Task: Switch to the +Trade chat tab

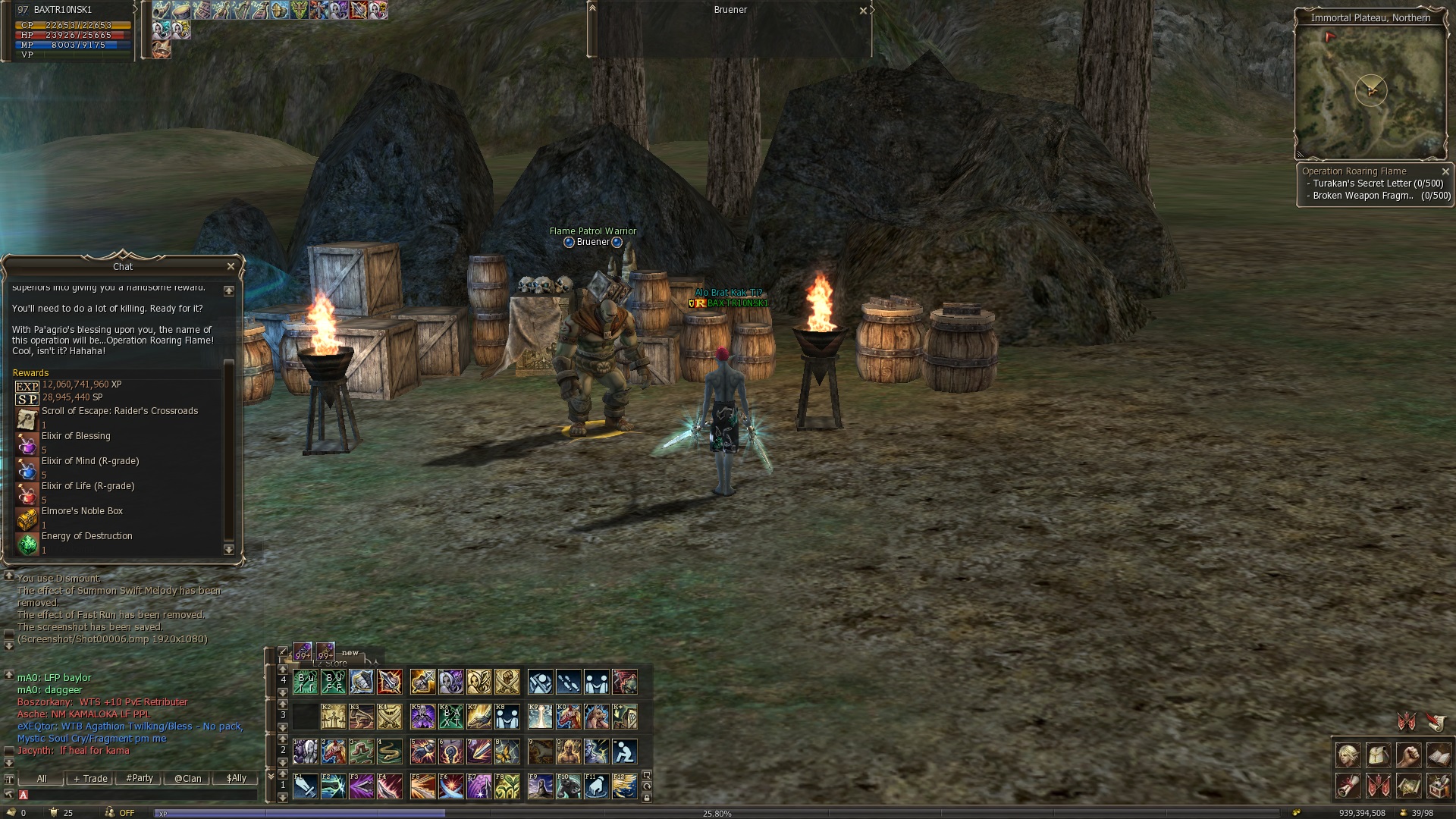Action: [x=90, y=779]
